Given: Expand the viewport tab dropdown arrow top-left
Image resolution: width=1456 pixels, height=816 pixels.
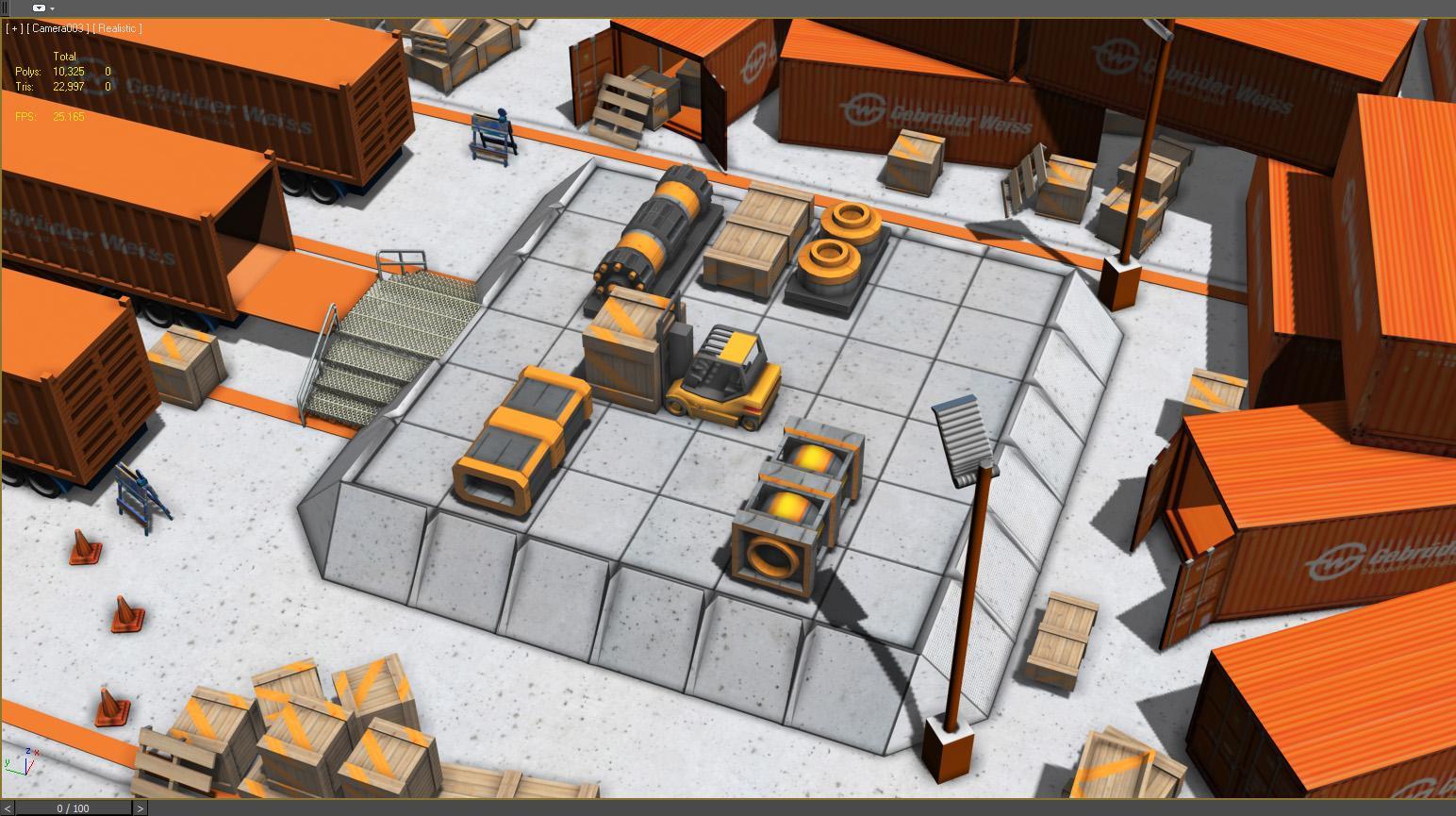Looking at the screenshot, I should tap(52, 8).
